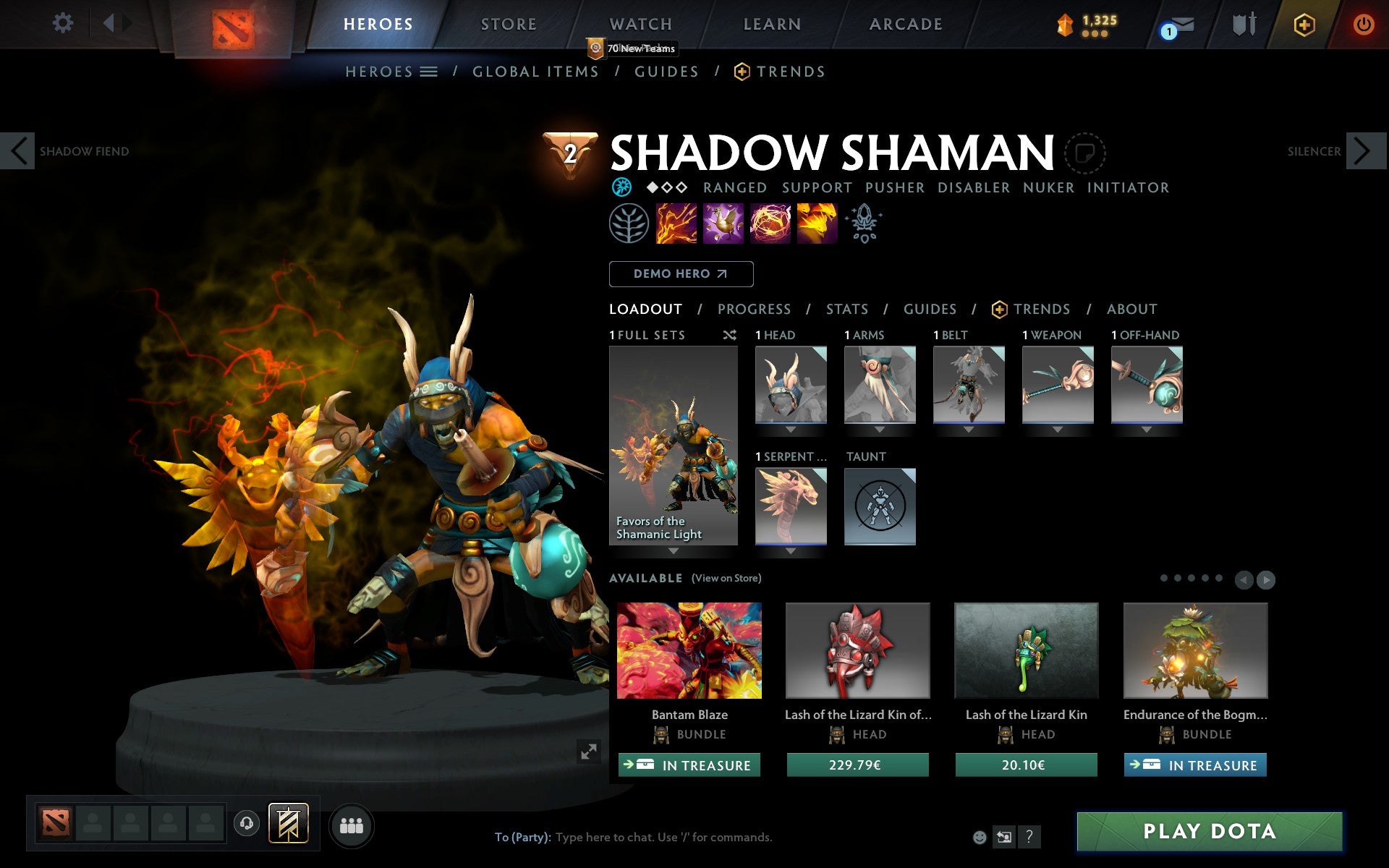Open the Dota Plus hexagon icon

[x=1303, y=24]
